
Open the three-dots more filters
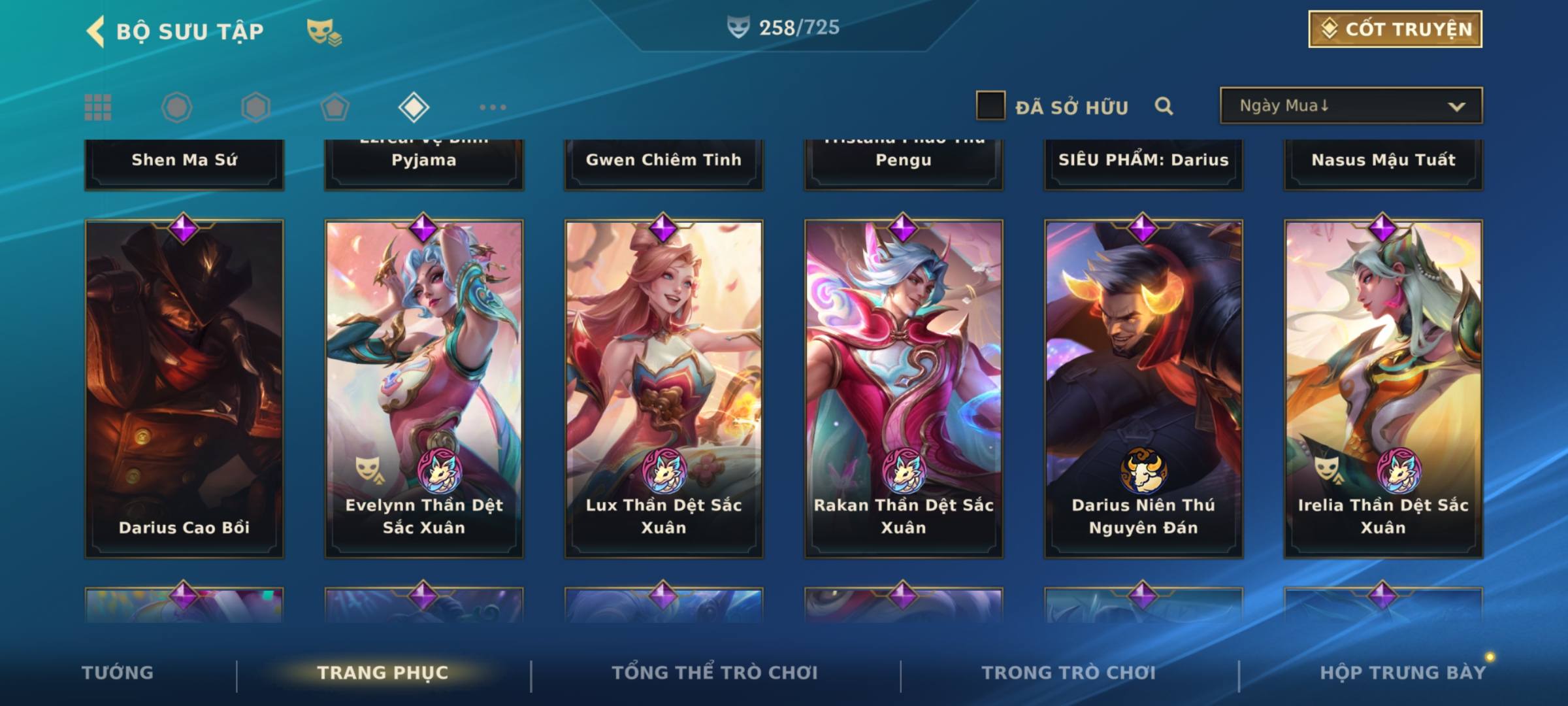(493, 107)
